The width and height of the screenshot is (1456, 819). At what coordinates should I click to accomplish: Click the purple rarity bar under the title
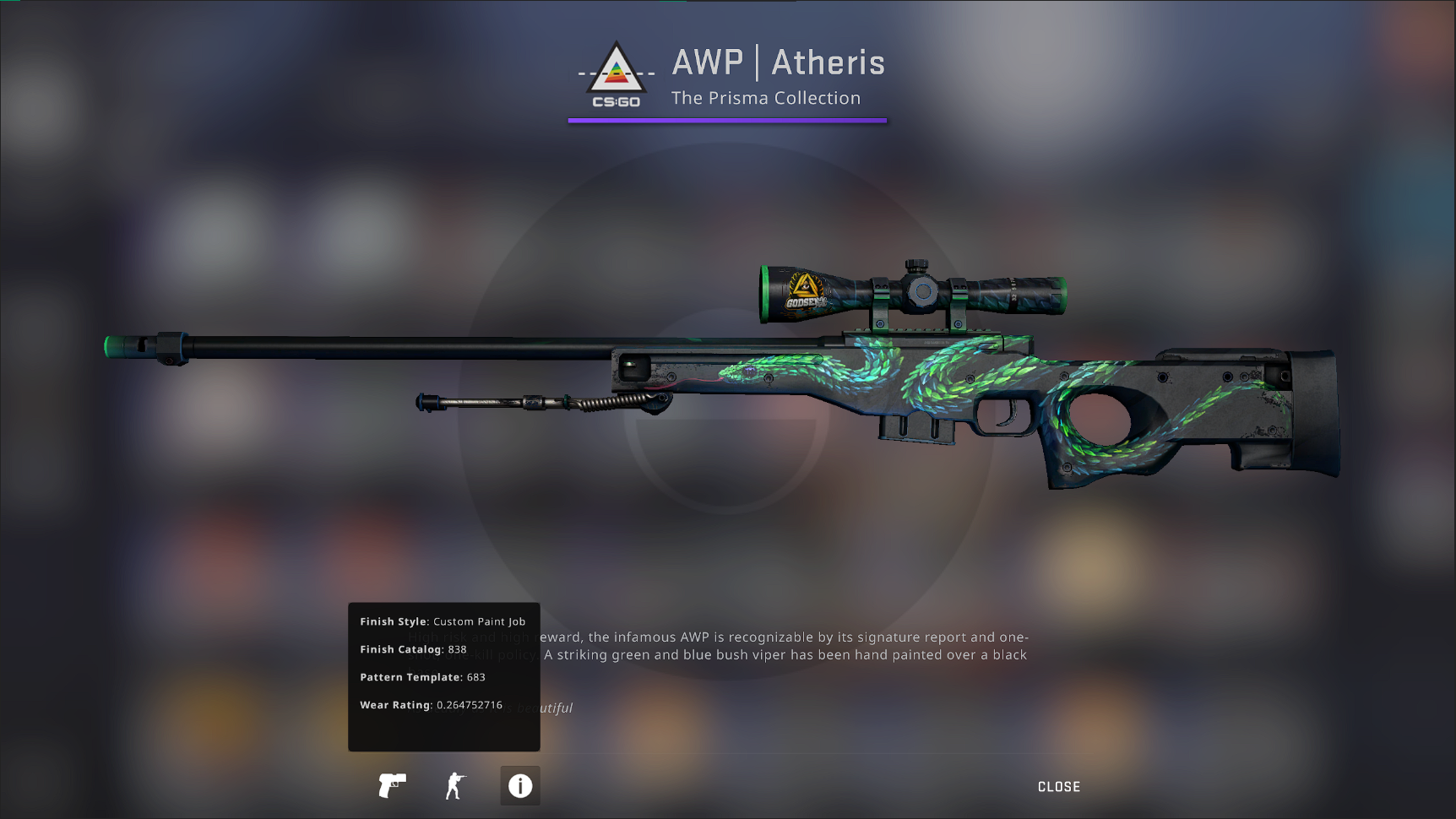pos(728,119)
